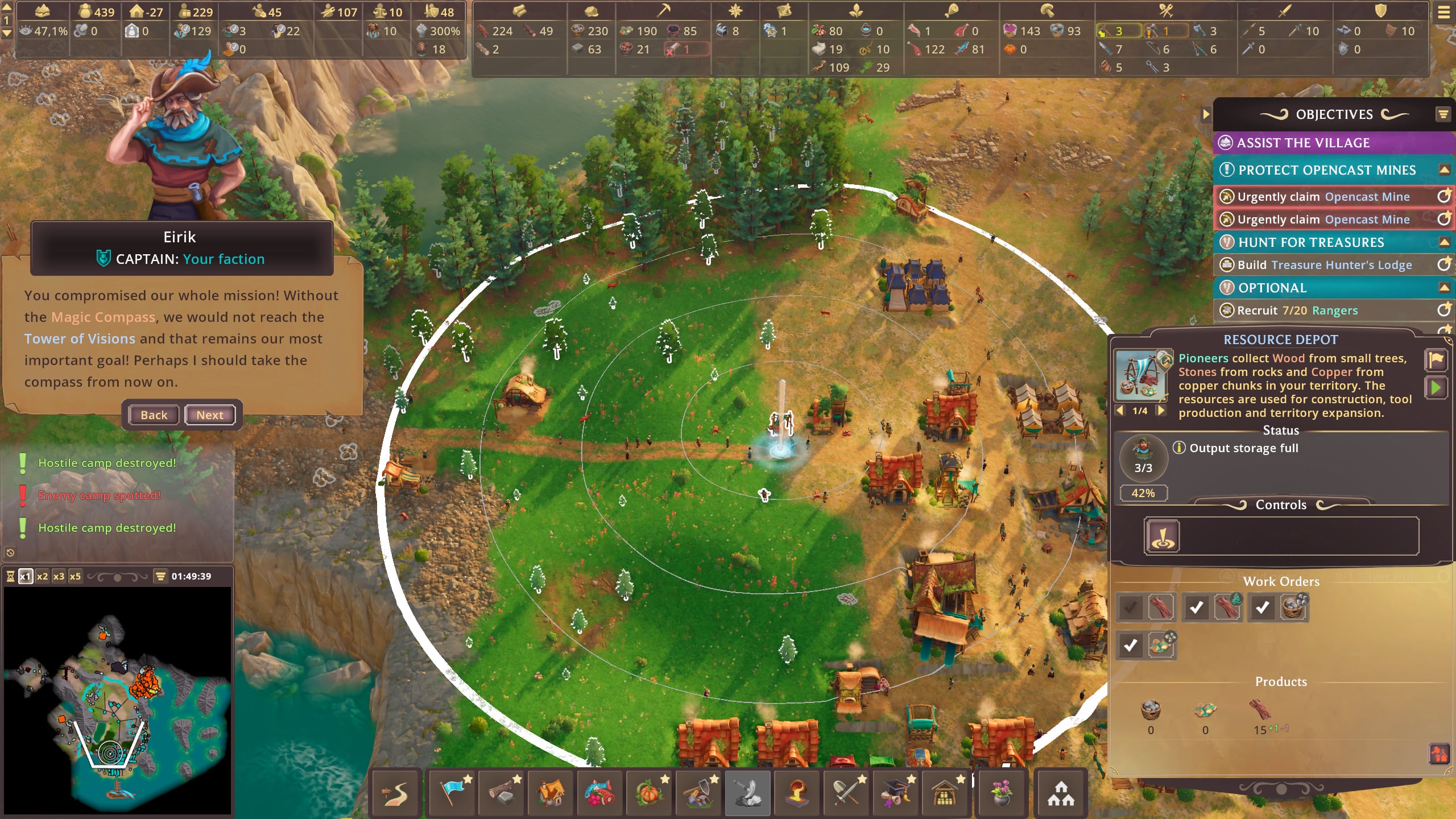Set game speed to x5
Image resolution: width=1456 pixels, height=819 pixels.
point(75,576)
